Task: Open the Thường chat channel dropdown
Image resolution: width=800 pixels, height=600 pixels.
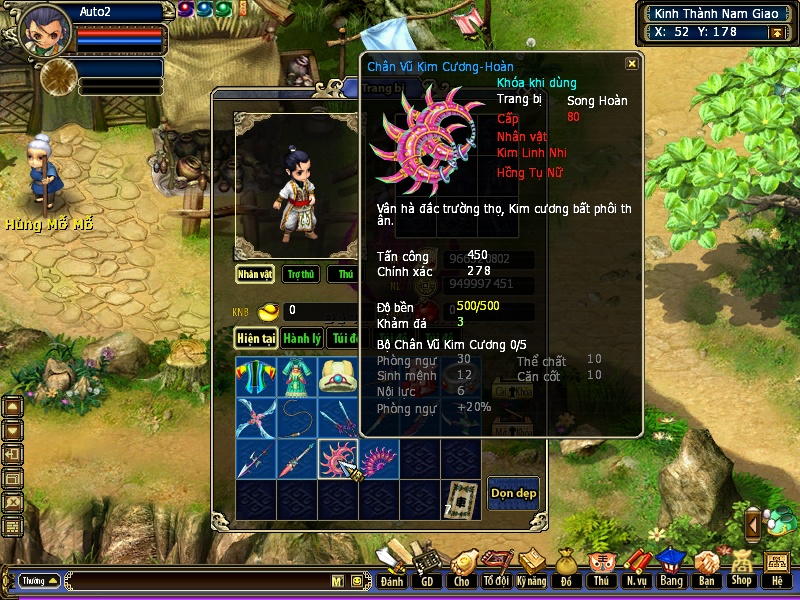Action: pos(39,580)
